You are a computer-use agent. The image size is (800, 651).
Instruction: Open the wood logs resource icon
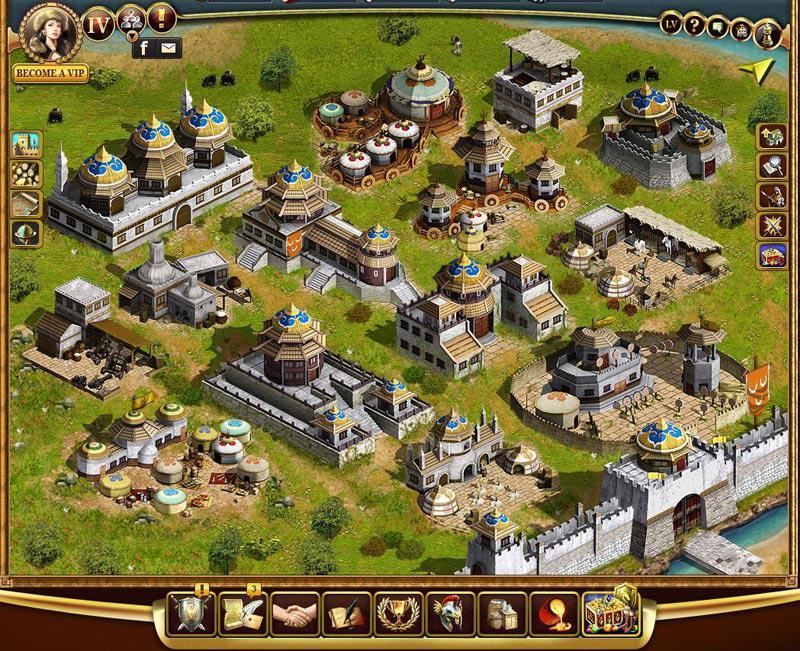pyautogui.click(x=26, y=174)
